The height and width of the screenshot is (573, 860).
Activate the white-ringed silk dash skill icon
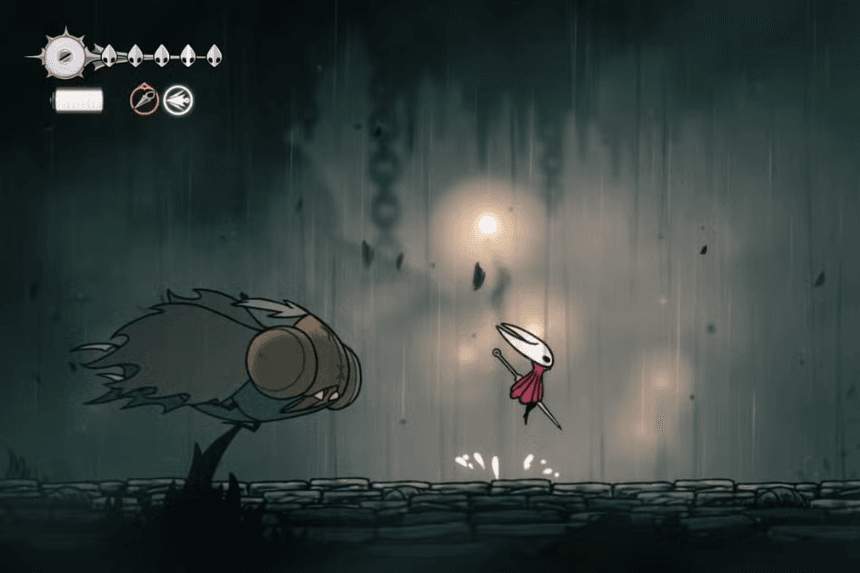click(x=179, y=100)
